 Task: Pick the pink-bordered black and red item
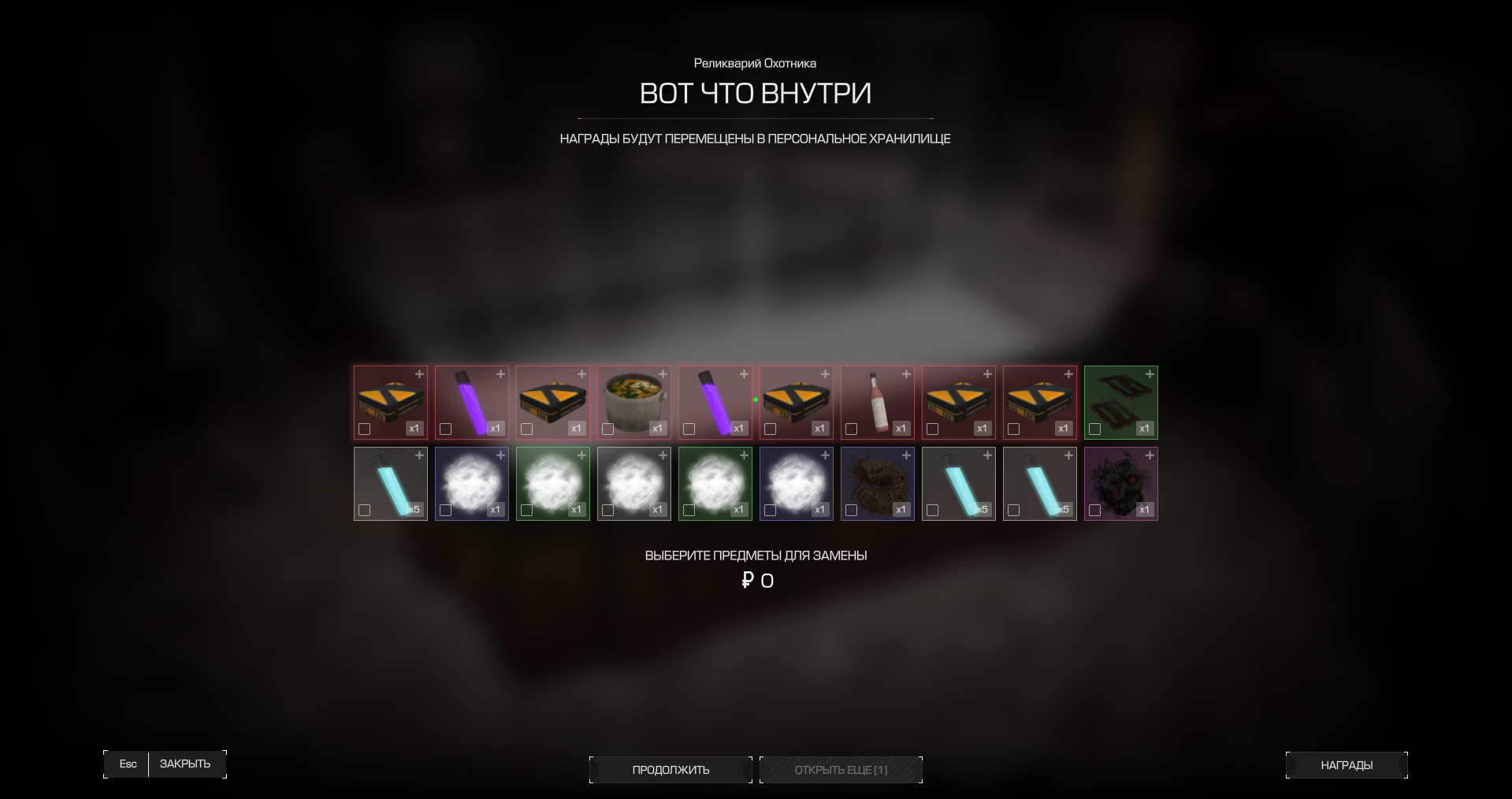point(1121,481)
